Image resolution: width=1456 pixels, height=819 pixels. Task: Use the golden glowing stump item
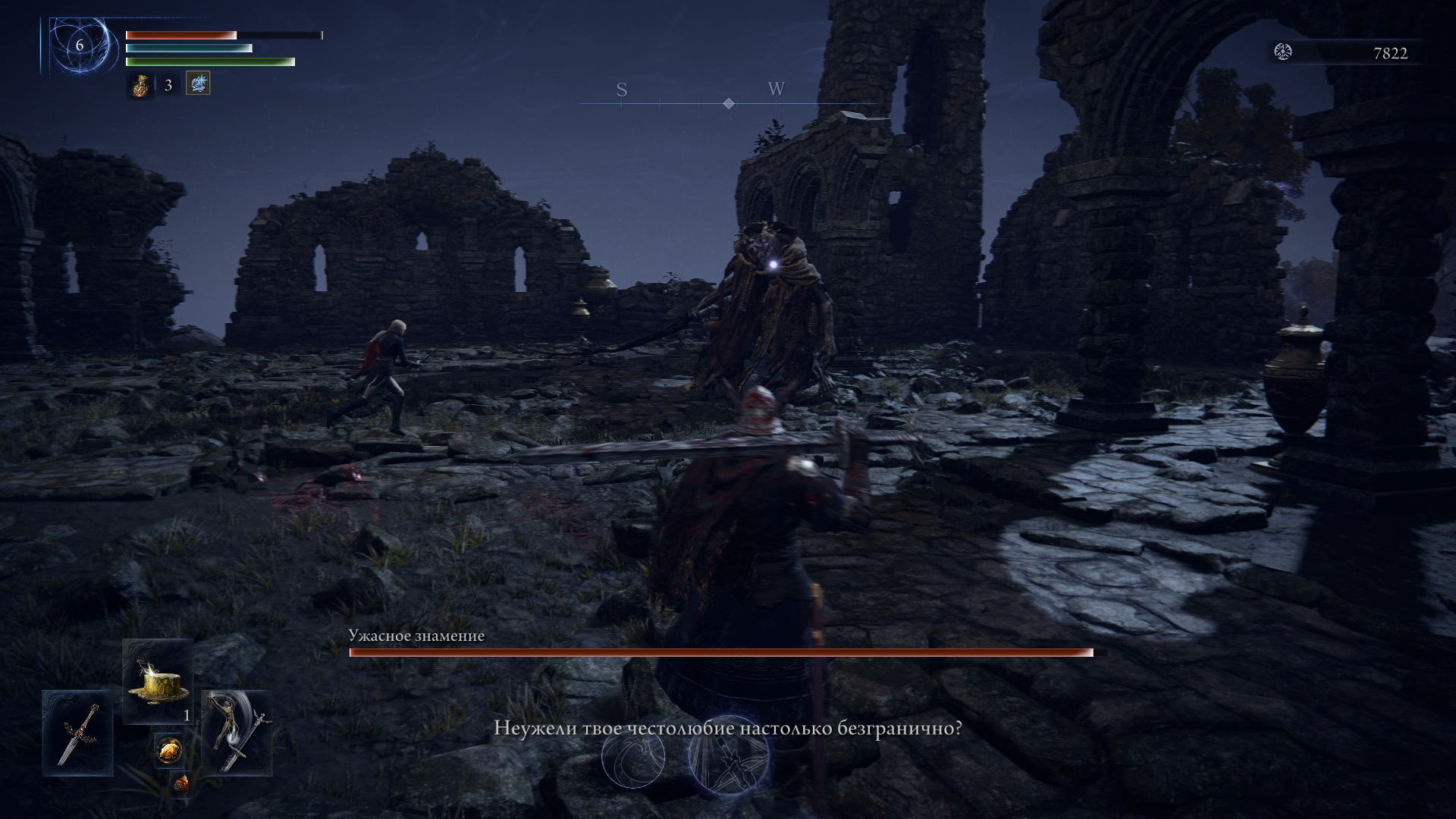click(x=158, y=681)
